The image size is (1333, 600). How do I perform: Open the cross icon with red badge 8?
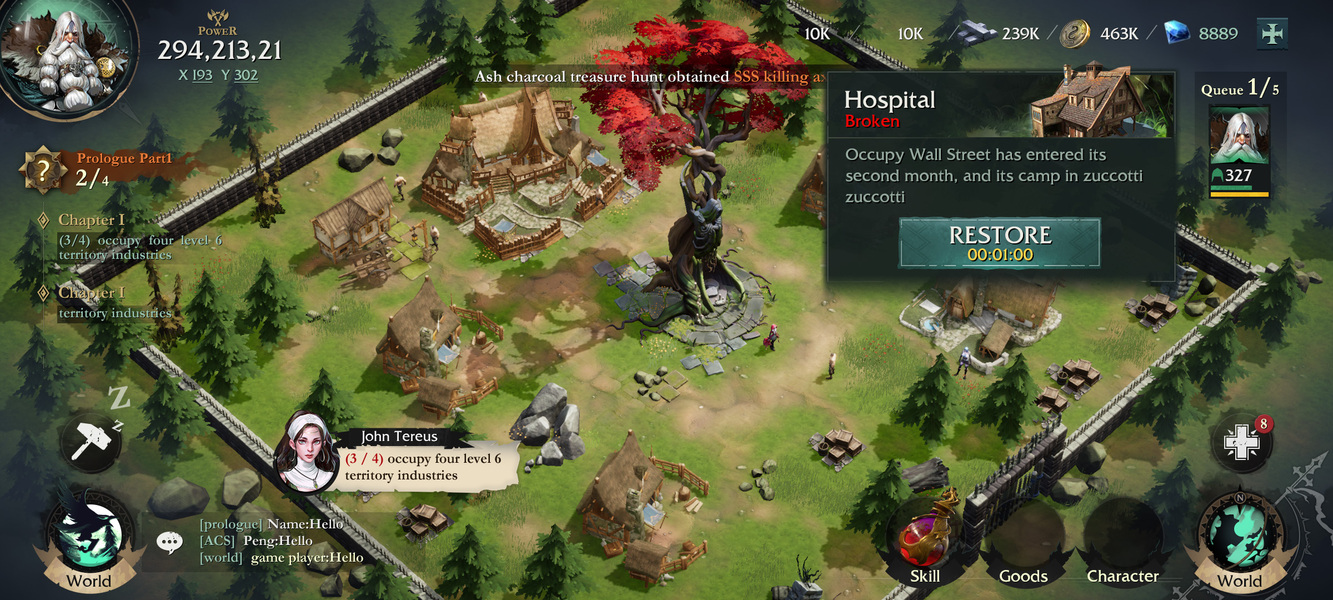pyautogui.click(x=1241, y=443)
